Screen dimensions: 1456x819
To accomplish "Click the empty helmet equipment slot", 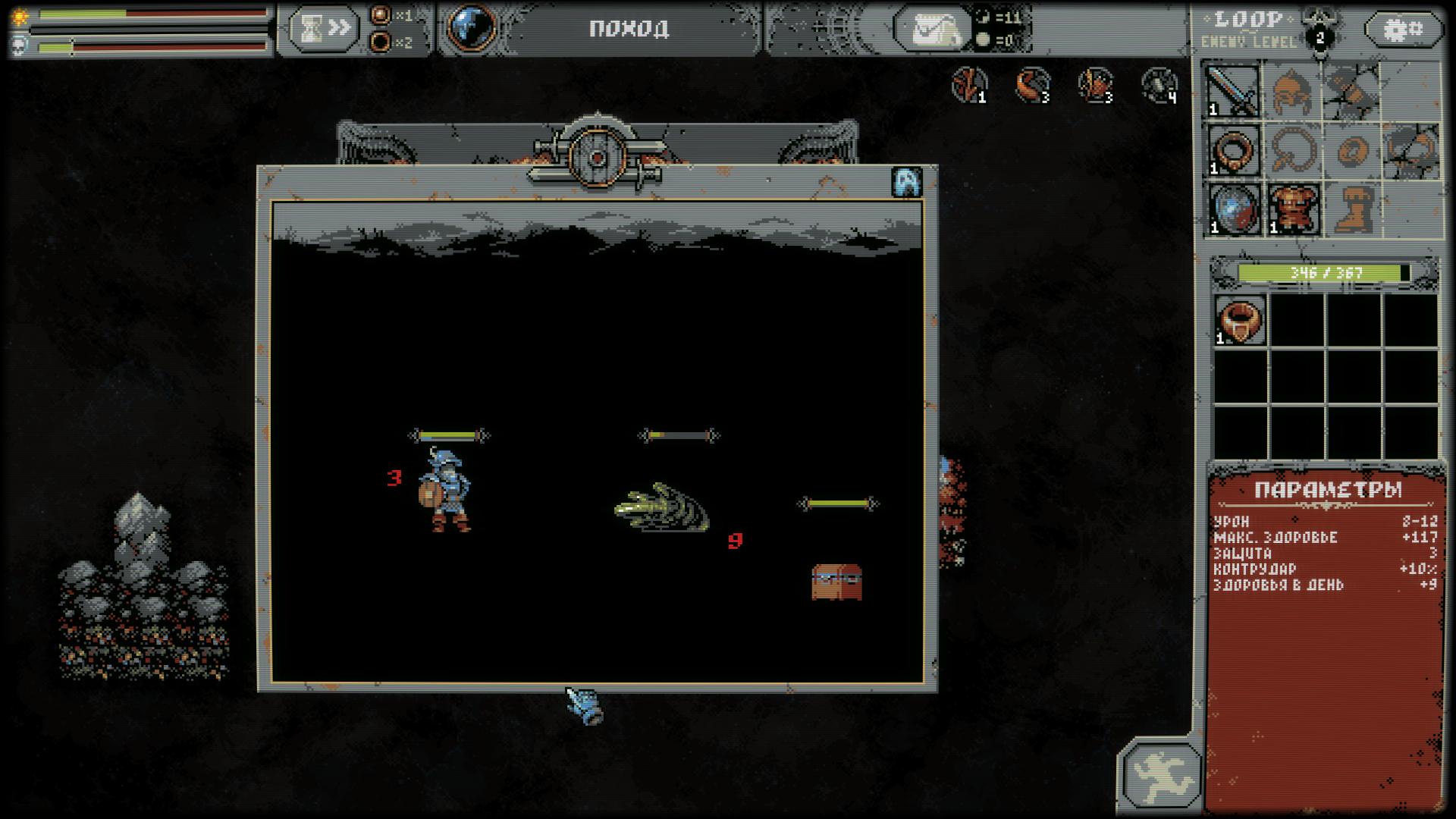I will [x=1292, y=91].
